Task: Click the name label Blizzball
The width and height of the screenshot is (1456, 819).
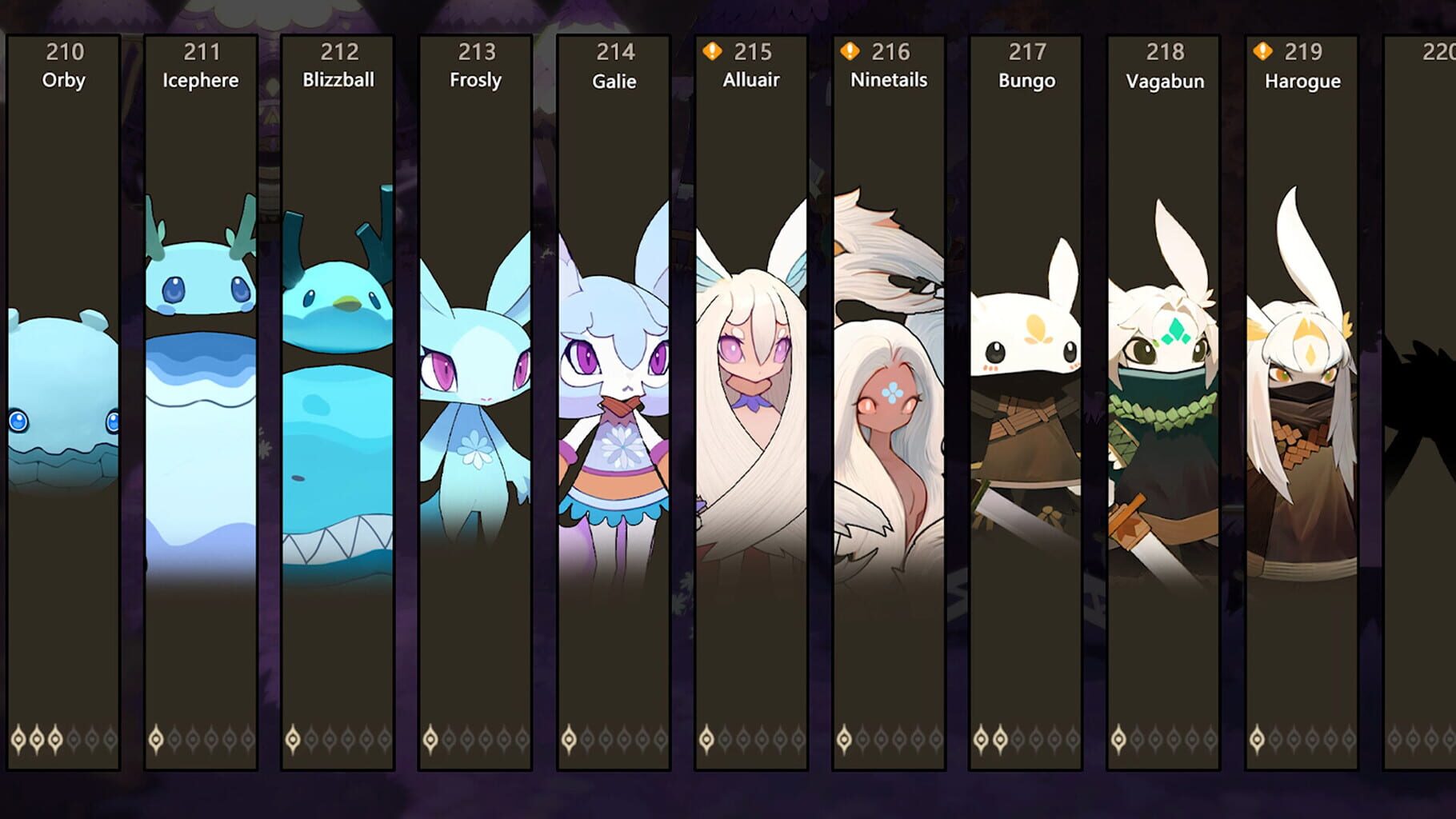Action: click(339, 80)
